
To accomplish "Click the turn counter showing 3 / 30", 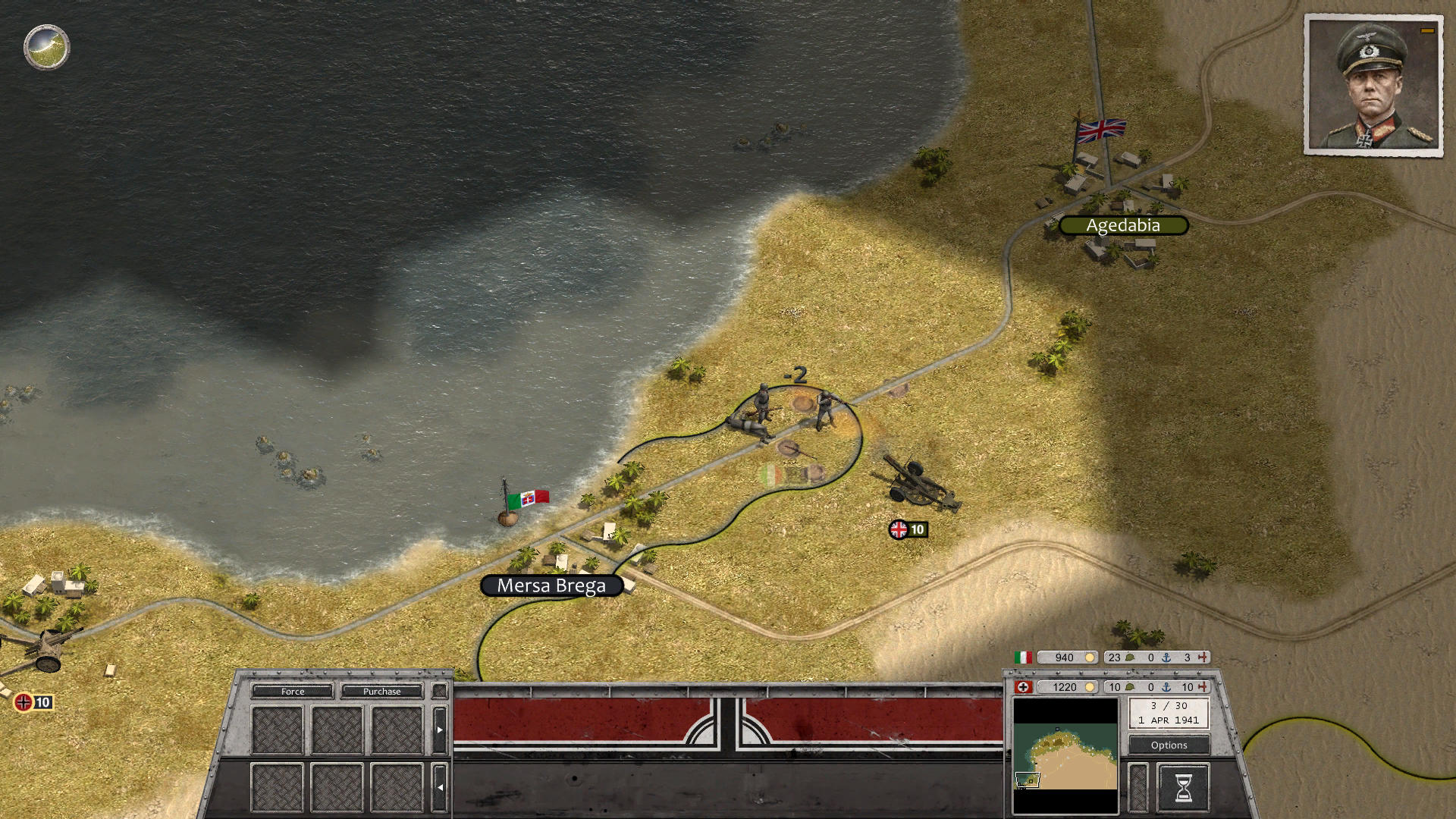I will [1169, 706].
